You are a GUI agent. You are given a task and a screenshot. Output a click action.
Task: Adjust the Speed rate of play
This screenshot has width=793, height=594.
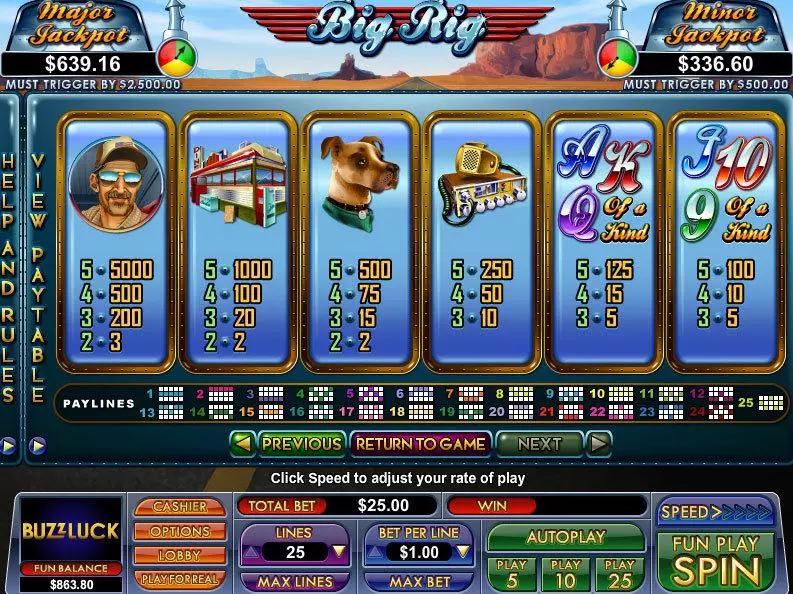714,513
